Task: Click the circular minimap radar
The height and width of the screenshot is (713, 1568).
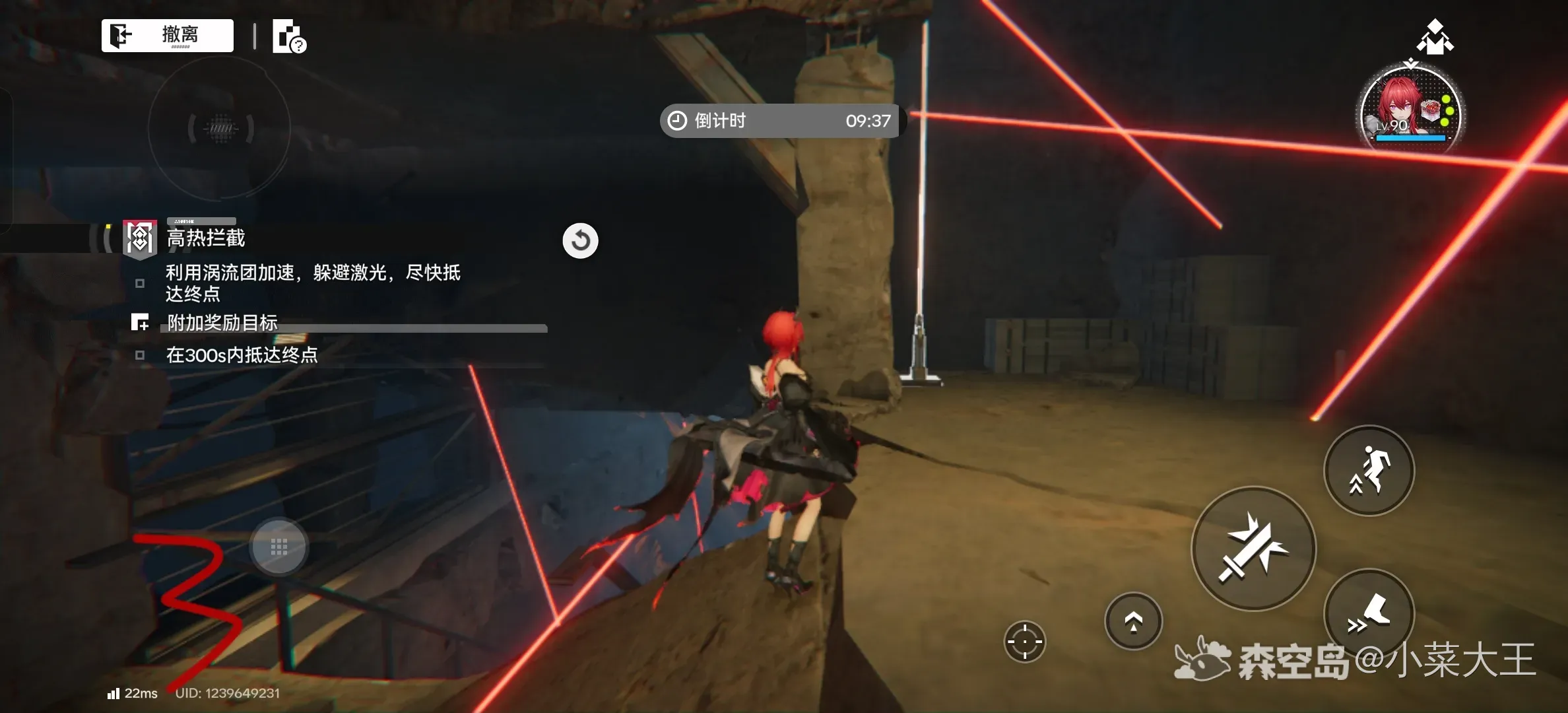Action: click(x=220, y=128)
